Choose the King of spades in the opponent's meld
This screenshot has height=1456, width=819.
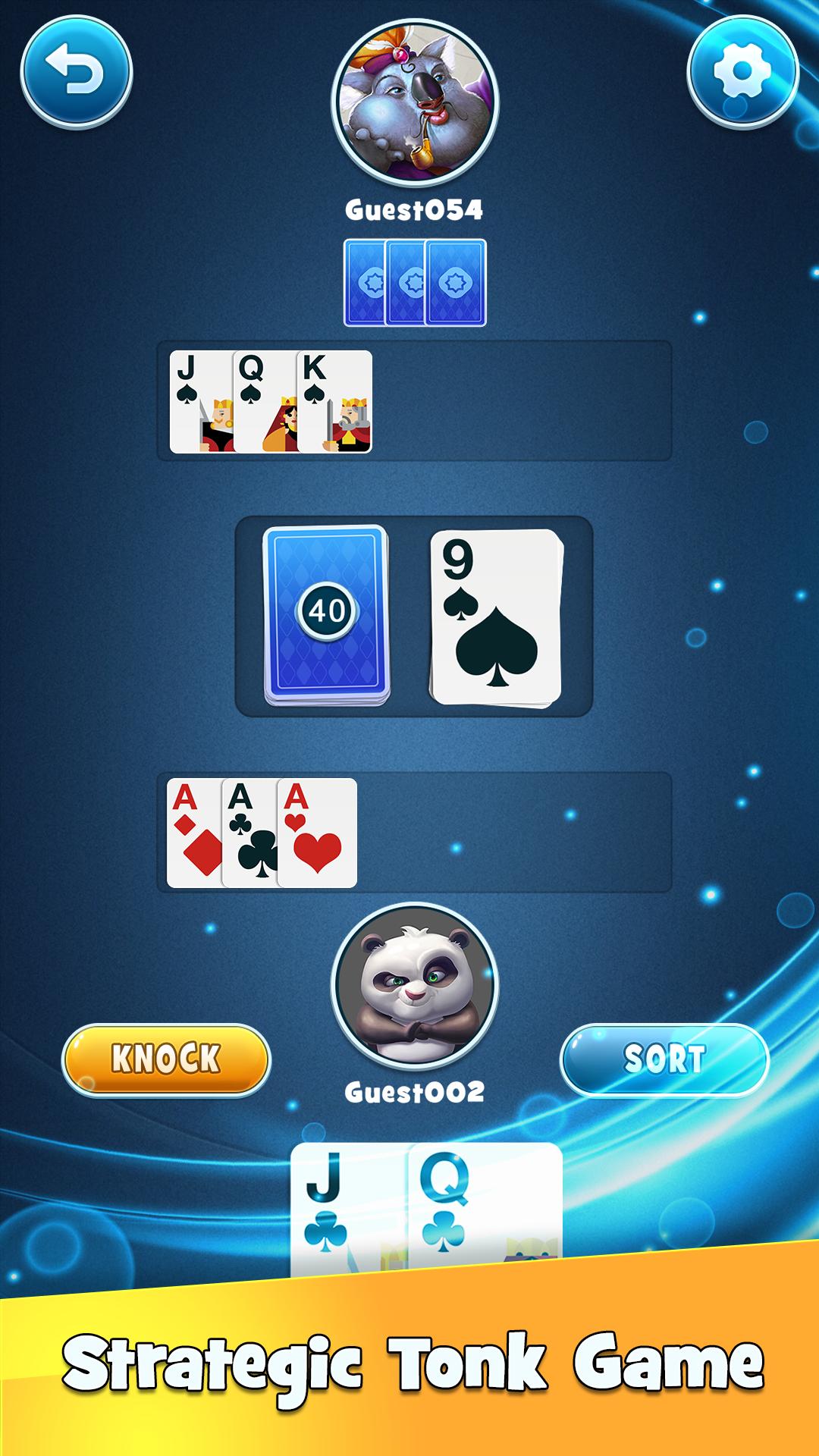(x=335, y=402)
